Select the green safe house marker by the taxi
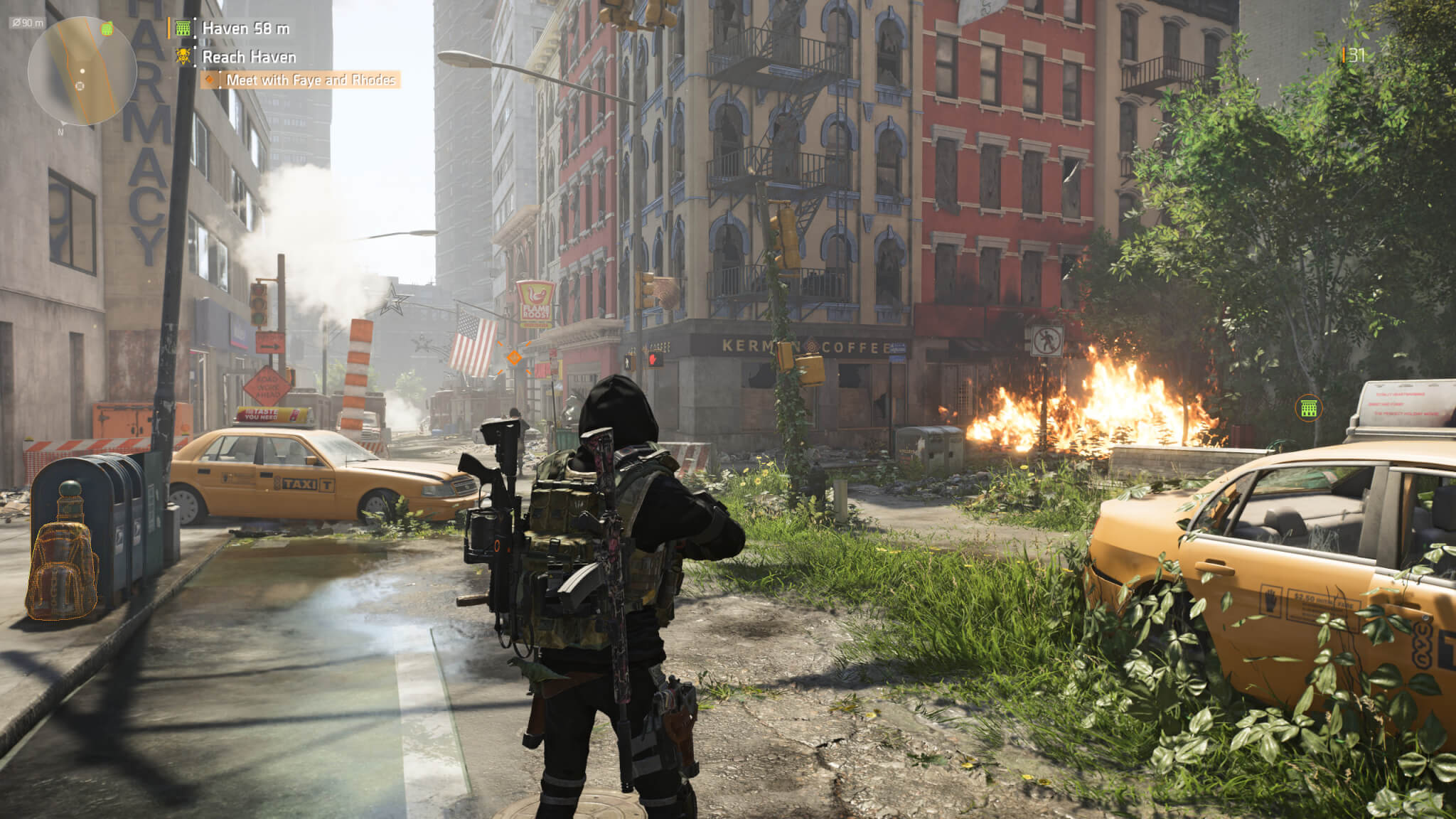 tap(1309, 408)
